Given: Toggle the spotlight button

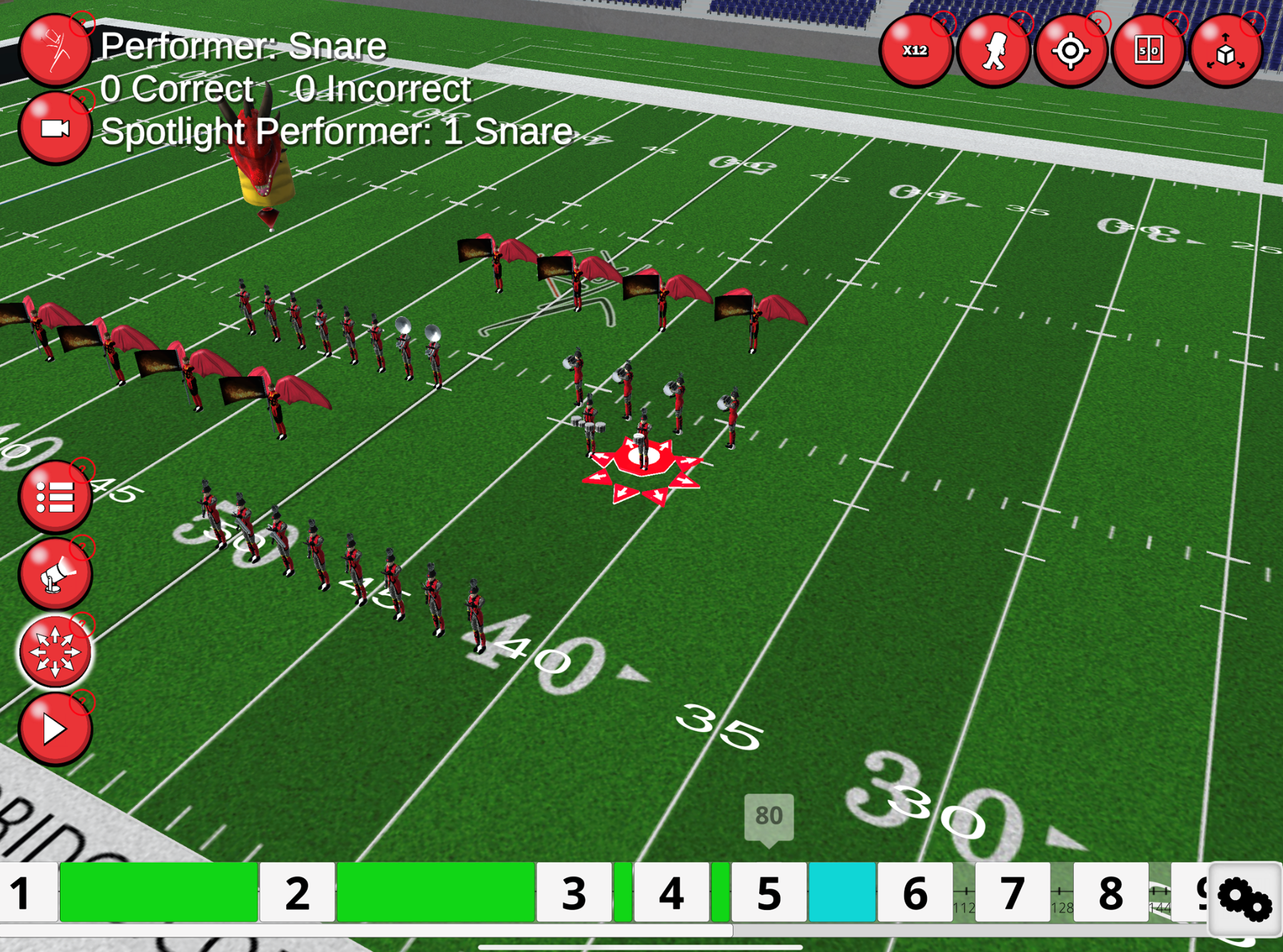Looking at the screenshot, I should coord(55,574).
